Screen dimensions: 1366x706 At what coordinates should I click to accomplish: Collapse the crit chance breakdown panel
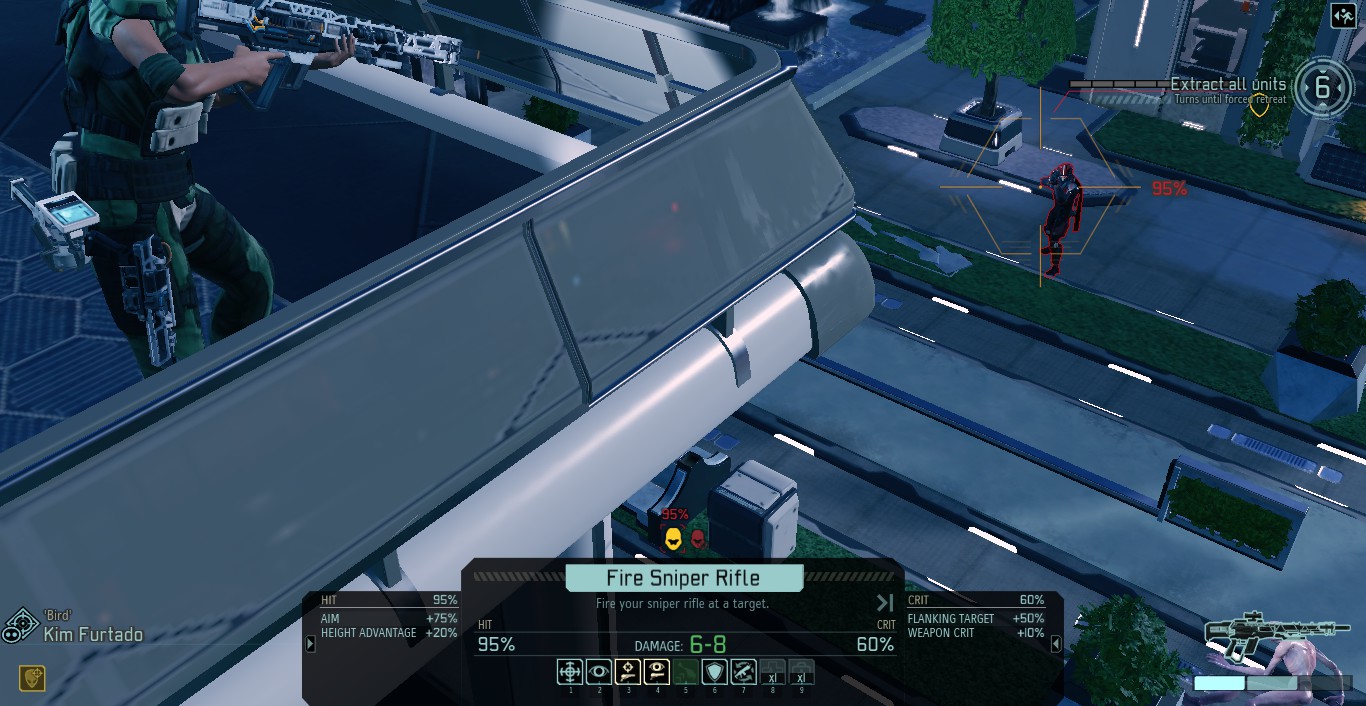(1056, 645)
